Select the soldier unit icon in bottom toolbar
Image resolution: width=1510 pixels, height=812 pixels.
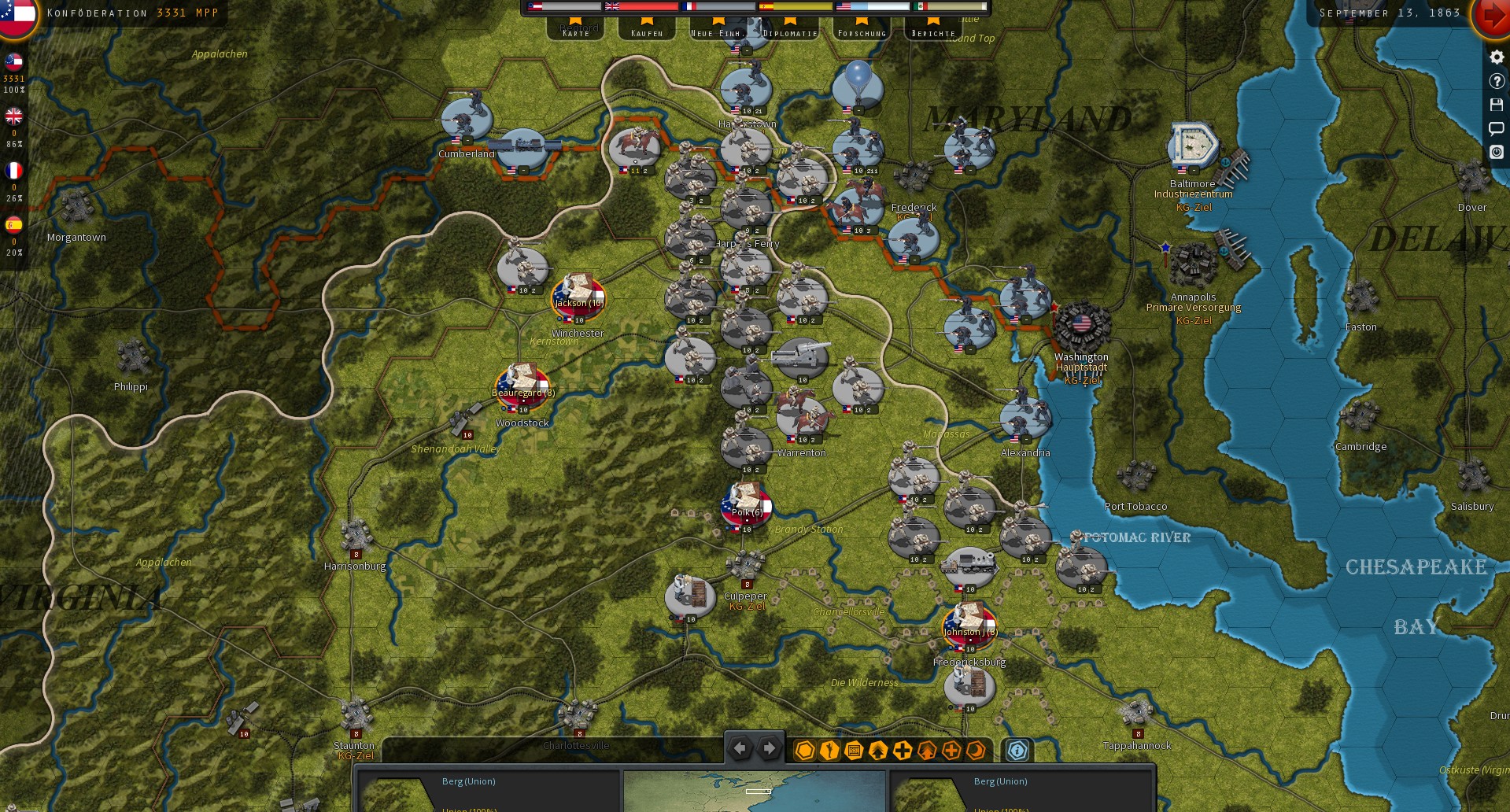(828, 750)
